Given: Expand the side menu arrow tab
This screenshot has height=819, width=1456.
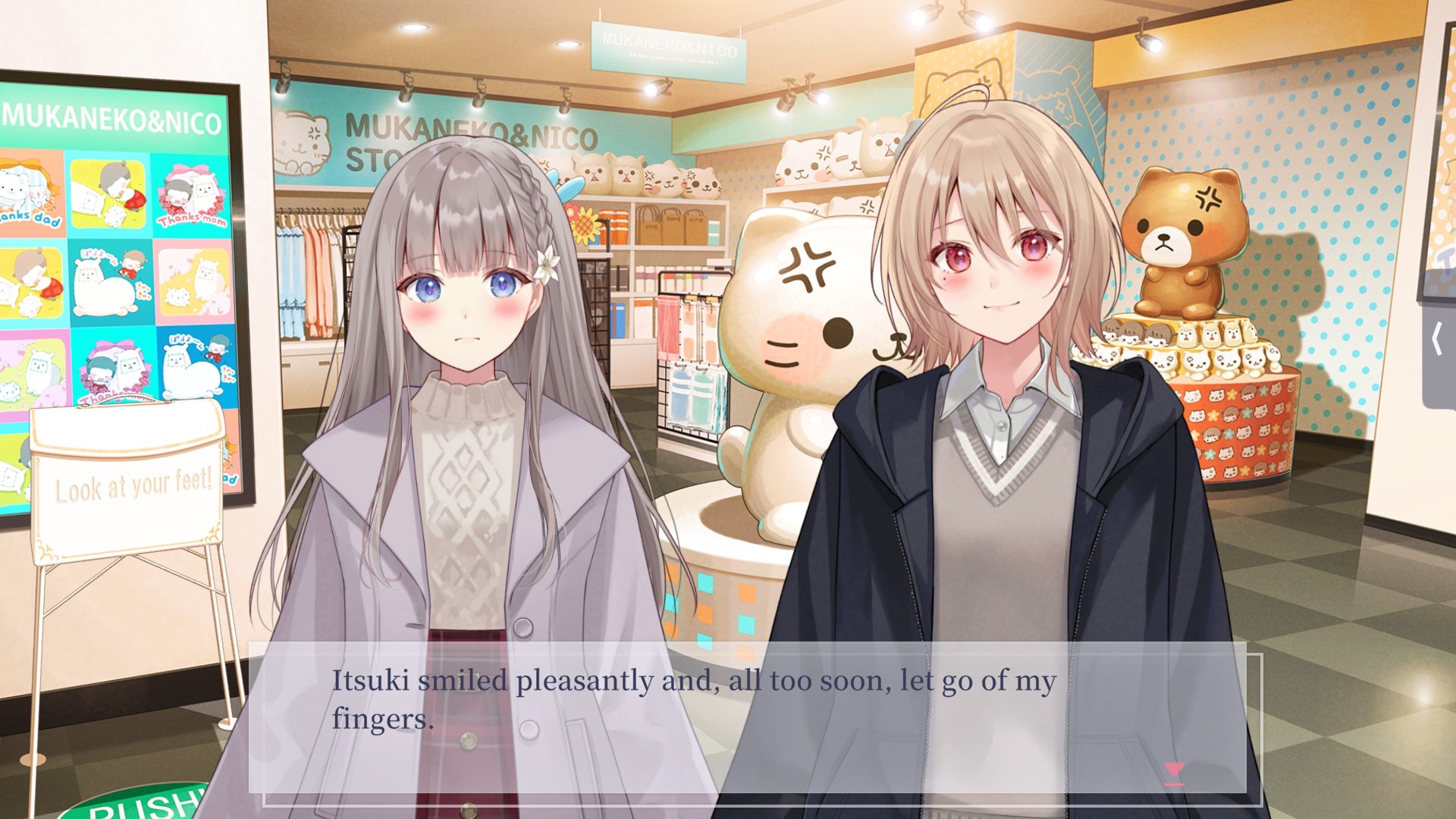Looking at the screenshot, I should coord(1439,339).
